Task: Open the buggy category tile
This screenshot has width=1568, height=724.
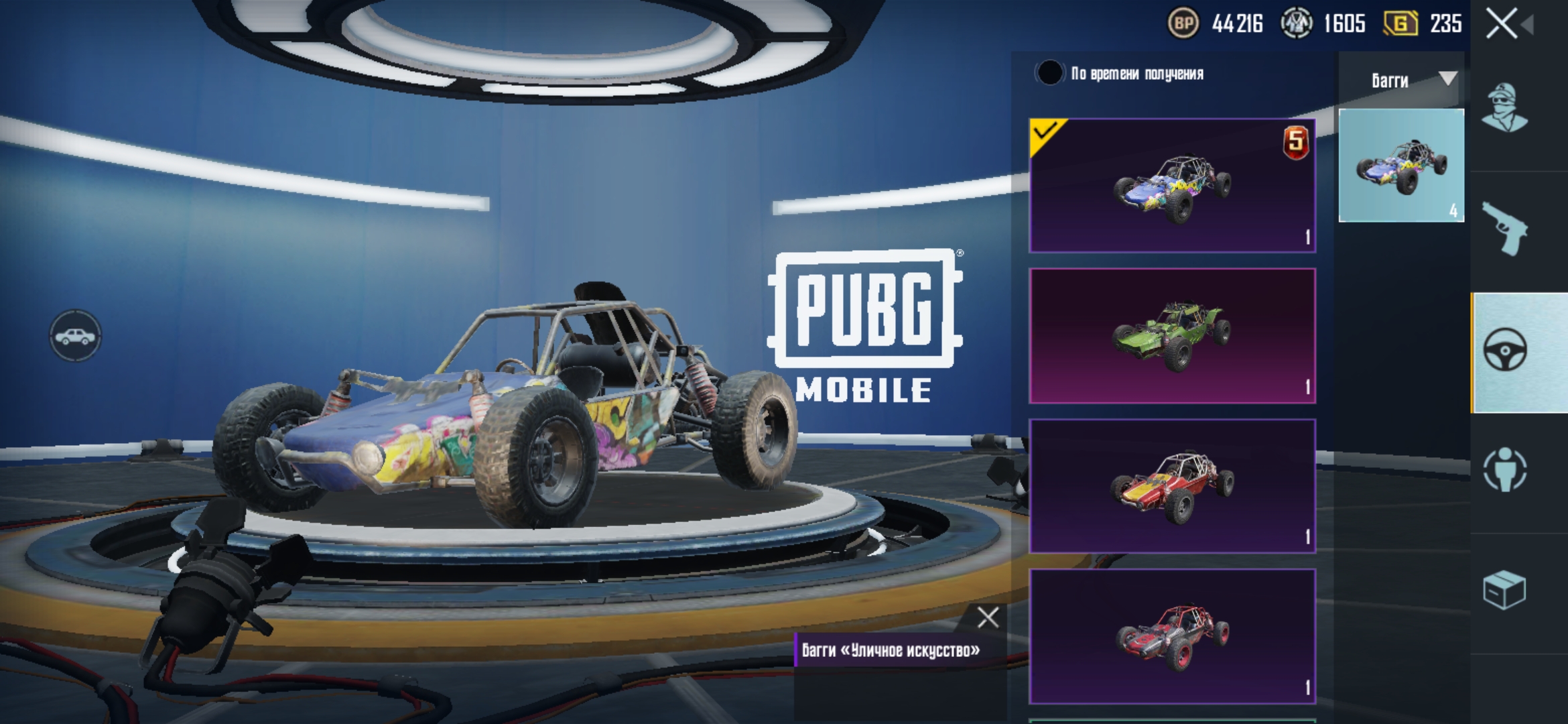Action: pyautogui.click(x=1401, y=165)
